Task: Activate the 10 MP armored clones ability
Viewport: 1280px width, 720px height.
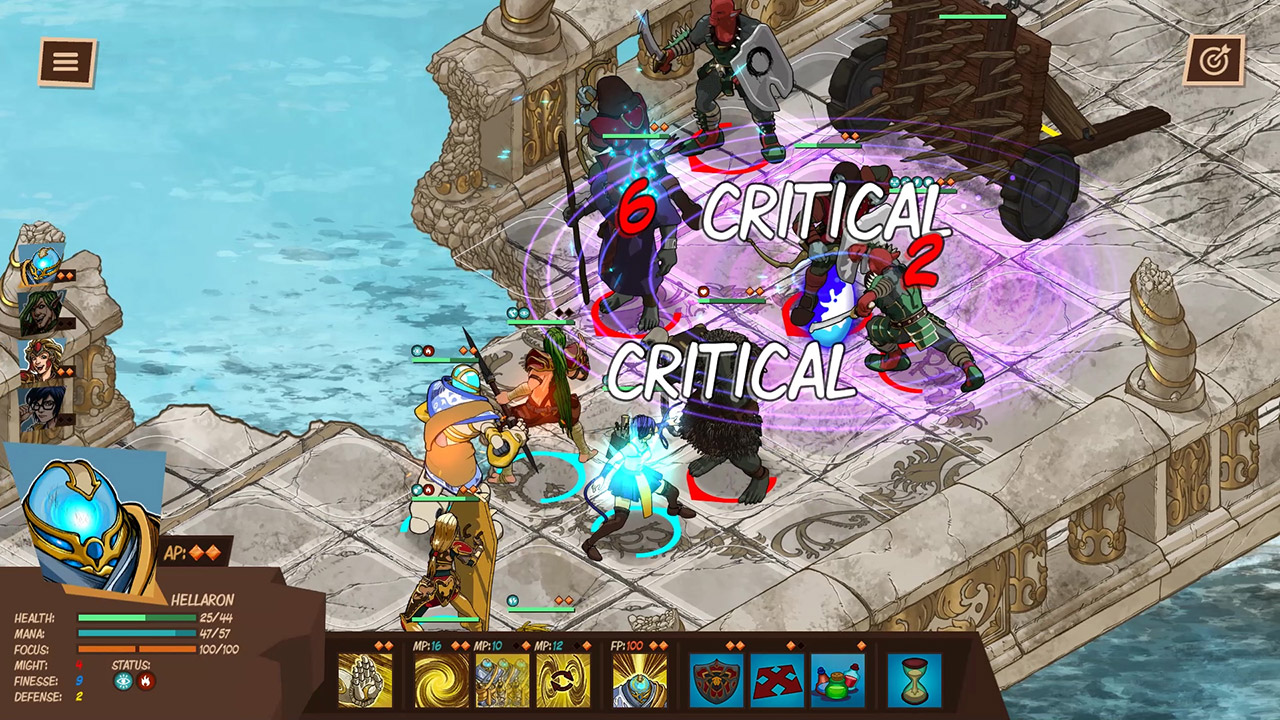Action: tap(503, 680)
